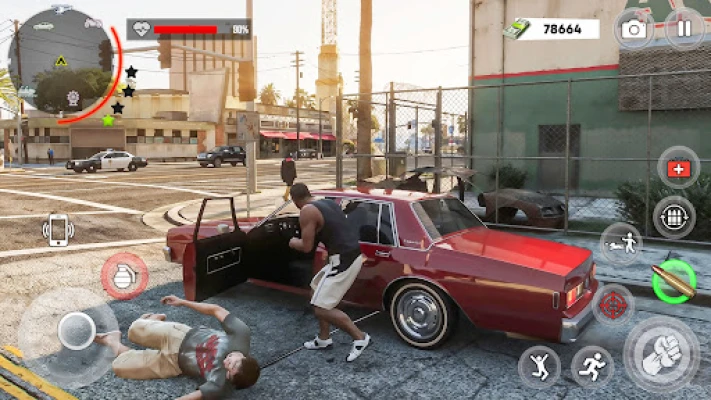Viewport: 711px width, 400px height.
Task: Punch with the fist attack button
Action: [661, 355]
